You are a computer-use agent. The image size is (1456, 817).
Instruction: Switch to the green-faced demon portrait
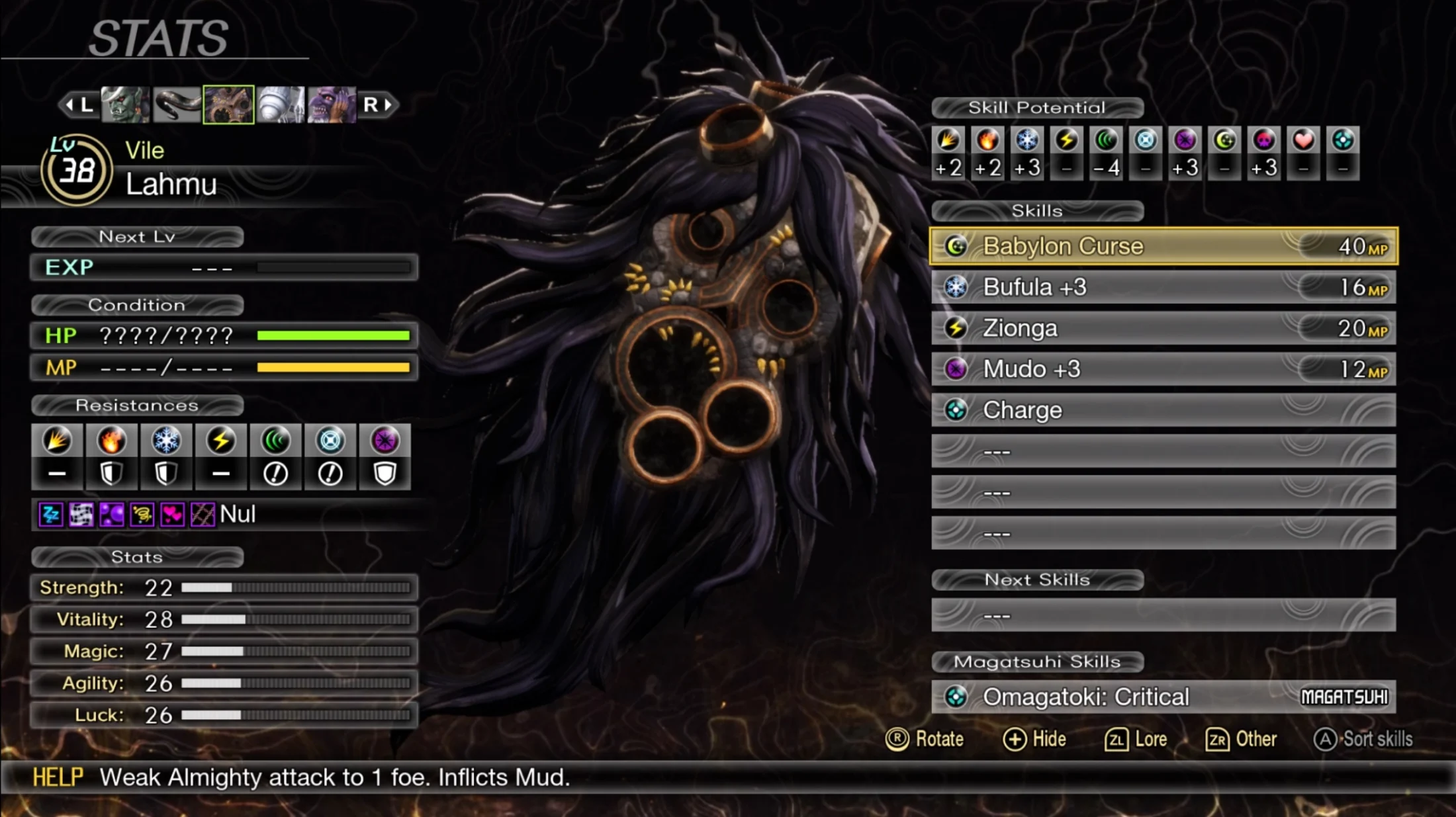(x=125, y=105)
